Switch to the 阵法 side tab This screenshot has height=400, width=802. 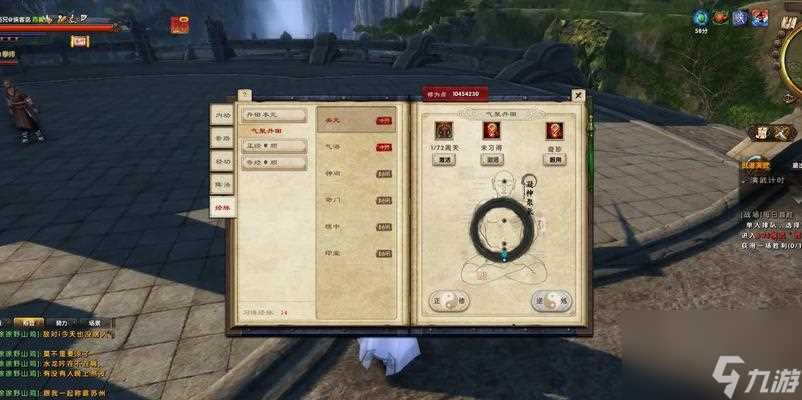221,183
